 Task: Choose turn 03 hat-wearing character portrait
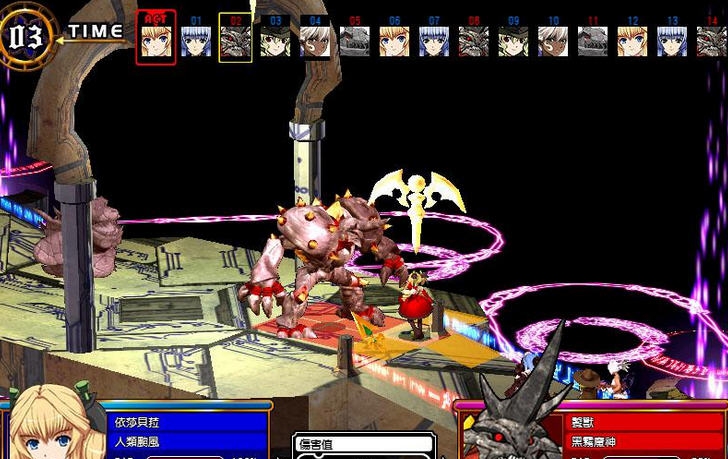tap(275, 40)
